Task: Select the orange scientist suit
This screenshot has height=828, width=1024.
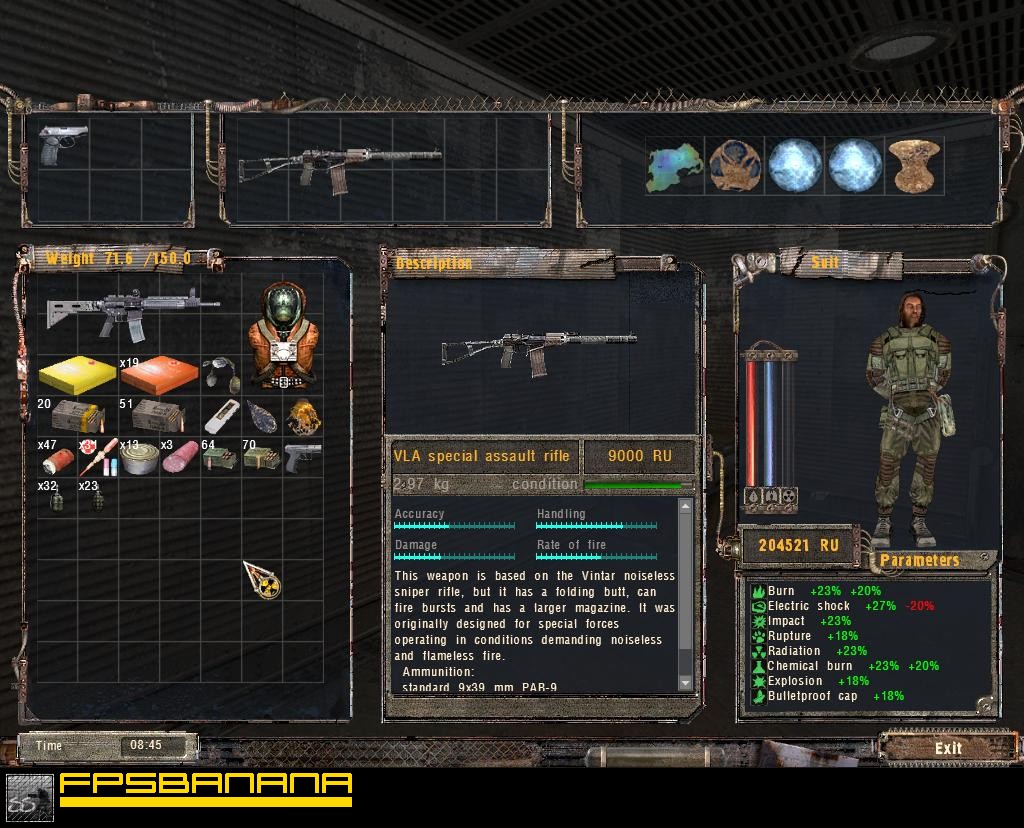Action: [x=284, y=337]
